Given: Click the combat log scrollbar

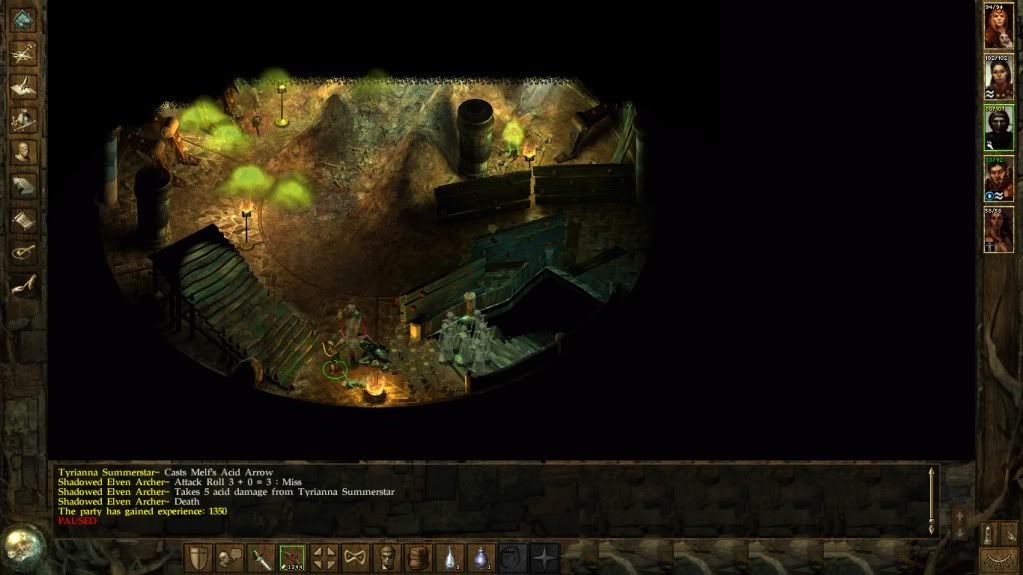Looking at the screenshot, I should point(932,500).
